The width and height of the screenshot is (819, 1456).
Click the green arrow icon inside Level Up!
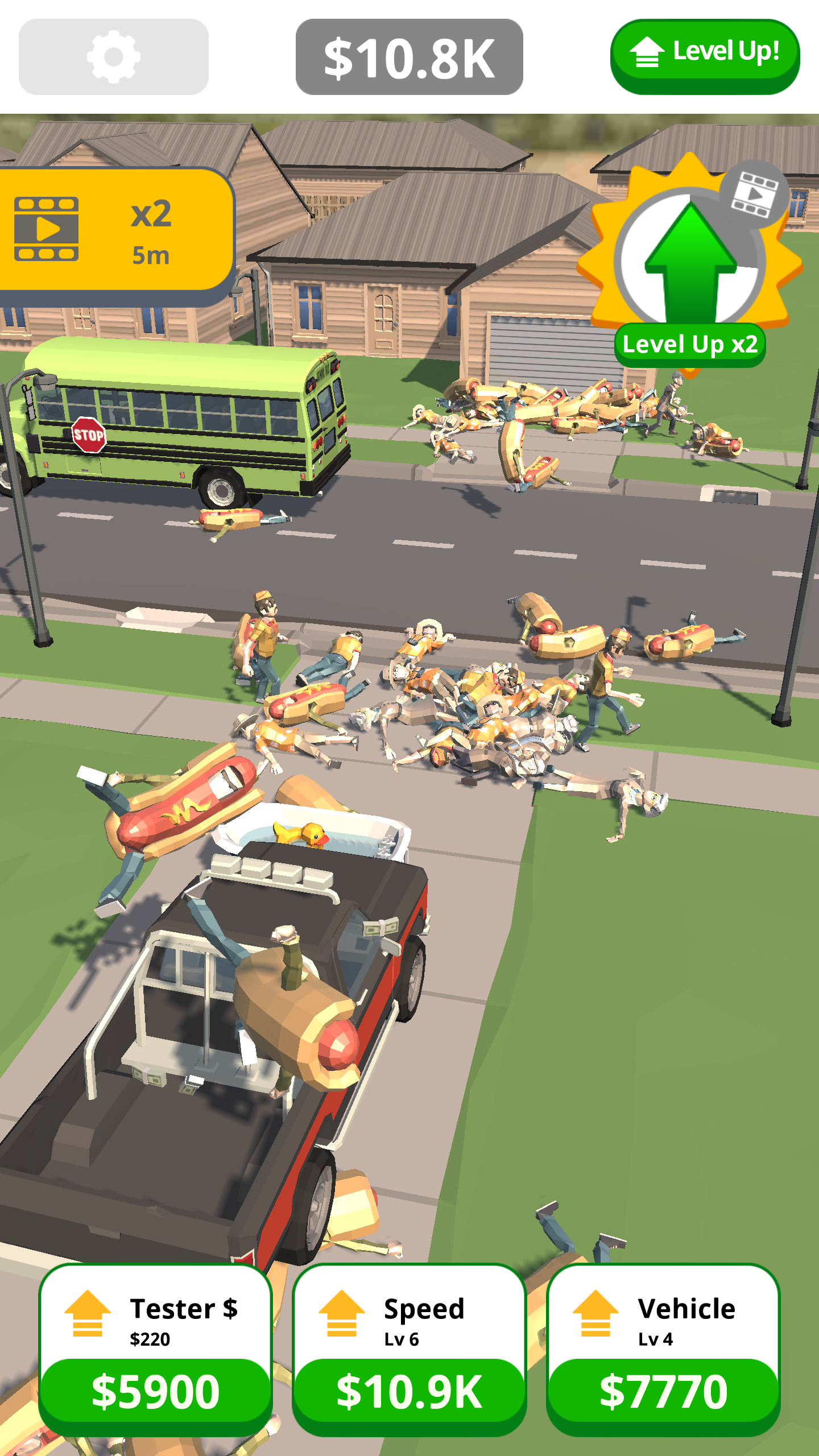648,52
